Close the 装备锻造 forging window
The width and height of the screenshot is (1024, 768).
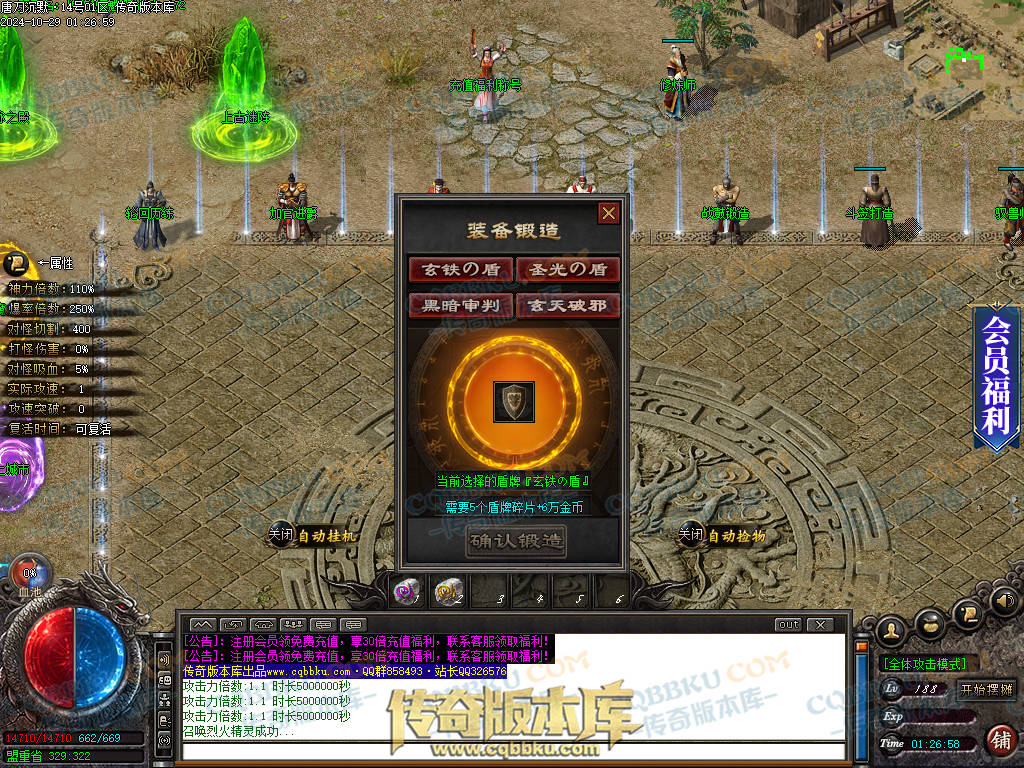click(608, 213)
